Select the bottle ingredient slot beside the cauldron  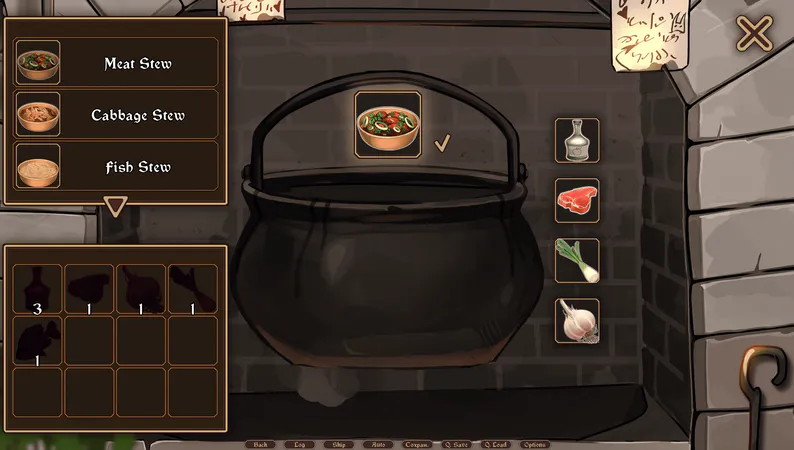[x=577, y=141]
